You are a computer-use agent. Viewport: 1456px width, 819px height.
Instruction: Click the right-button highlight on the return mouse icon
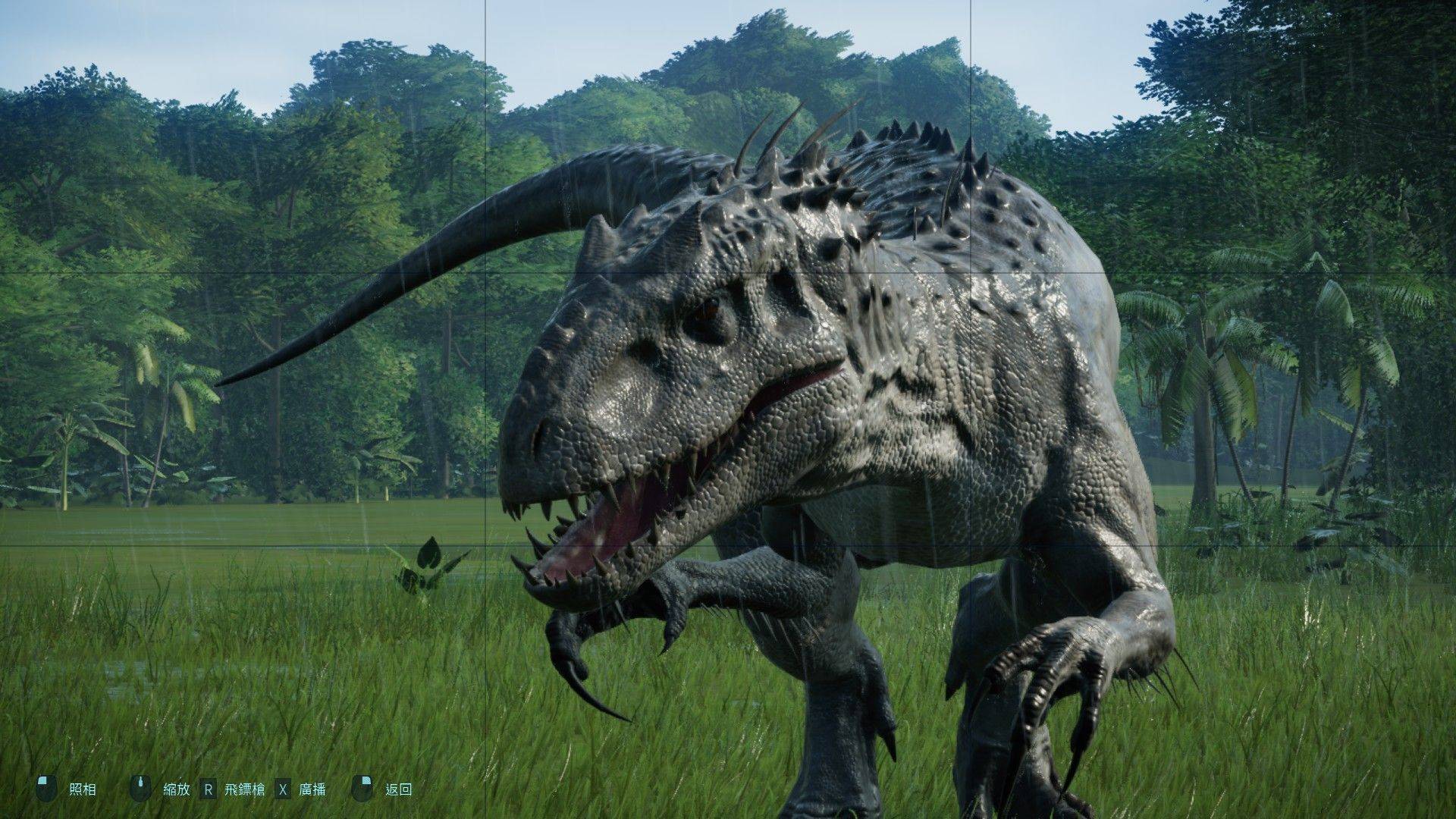tap(367, 781)
